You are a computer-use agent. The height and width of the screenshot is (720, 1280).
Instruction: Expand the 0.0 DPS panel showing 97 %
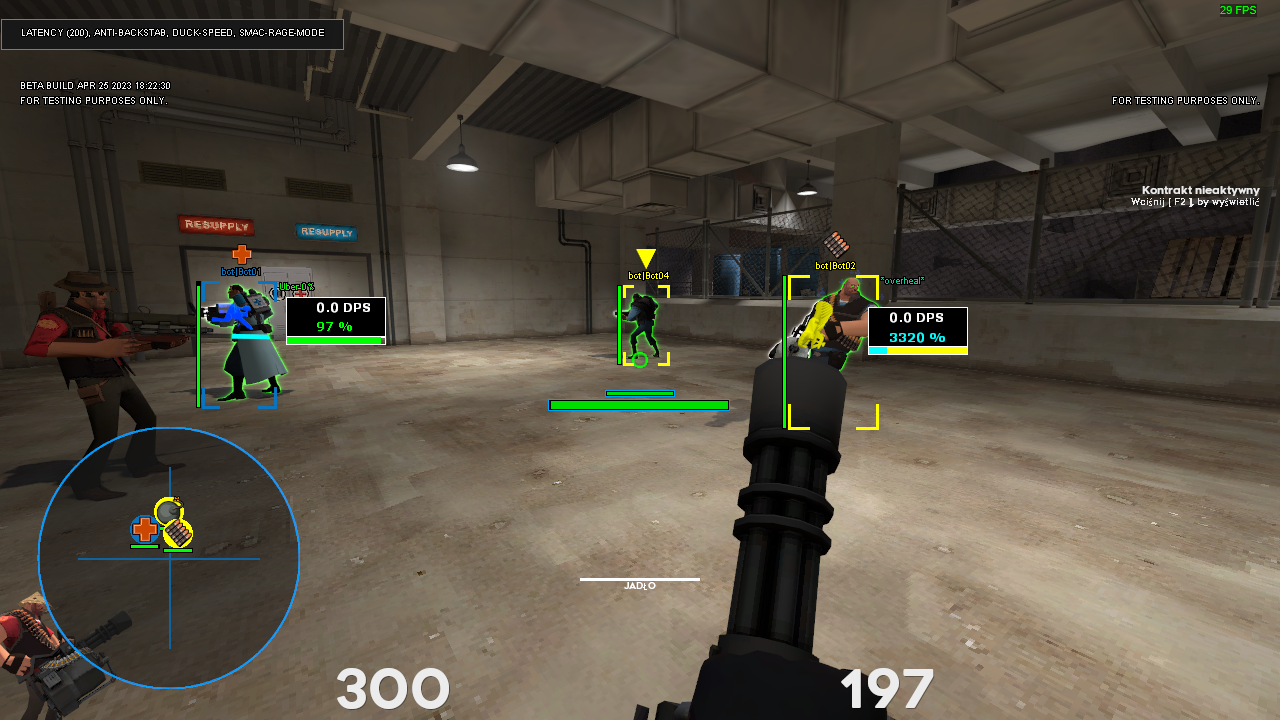pos(335,320)
